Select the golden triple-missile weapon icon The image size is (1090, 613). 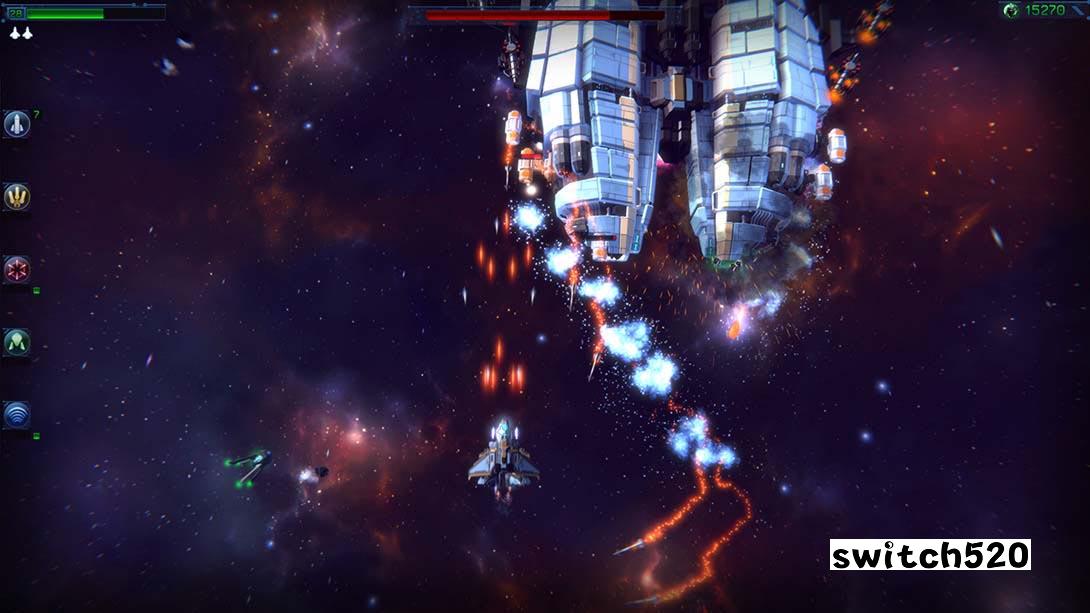coord(16,197)
